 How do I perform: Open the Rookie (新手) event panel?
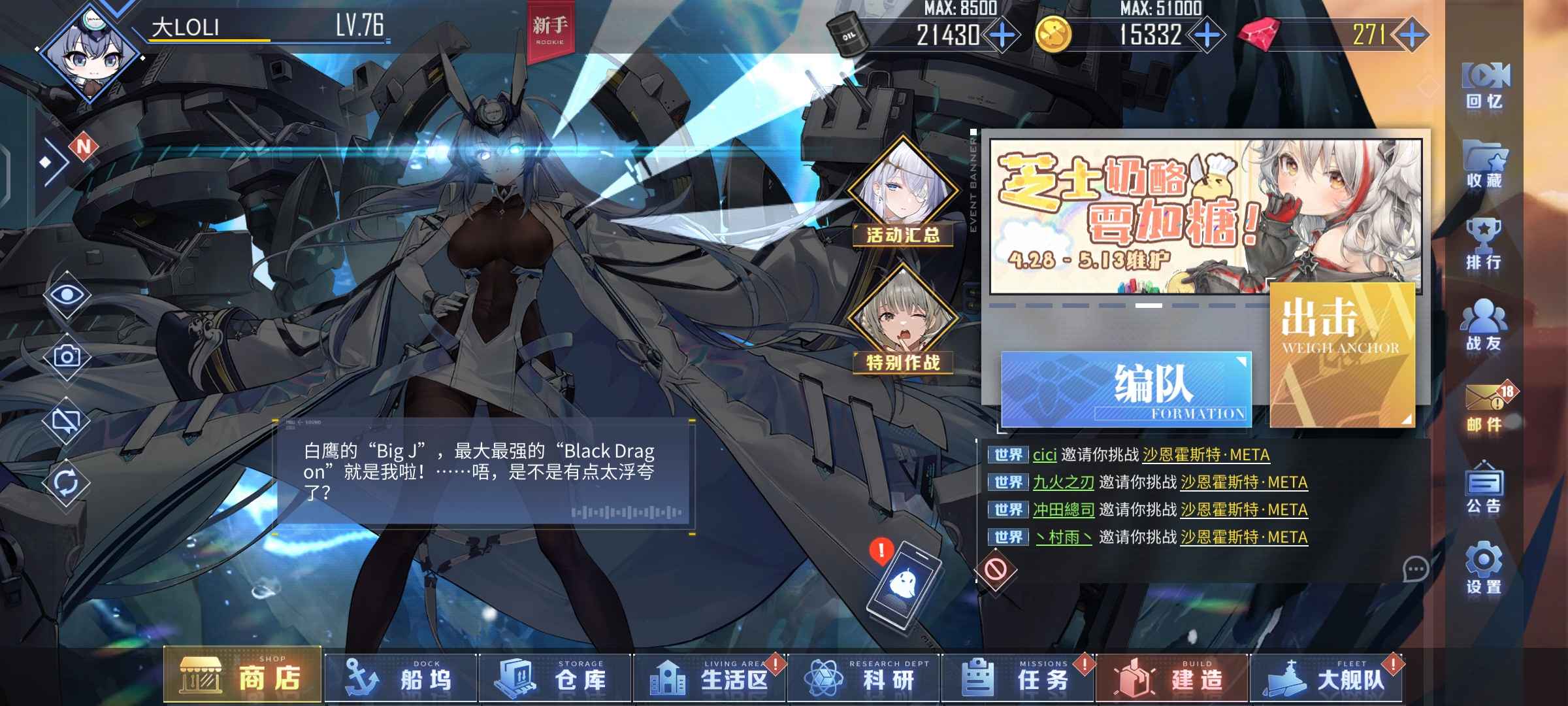coord(552,29)
